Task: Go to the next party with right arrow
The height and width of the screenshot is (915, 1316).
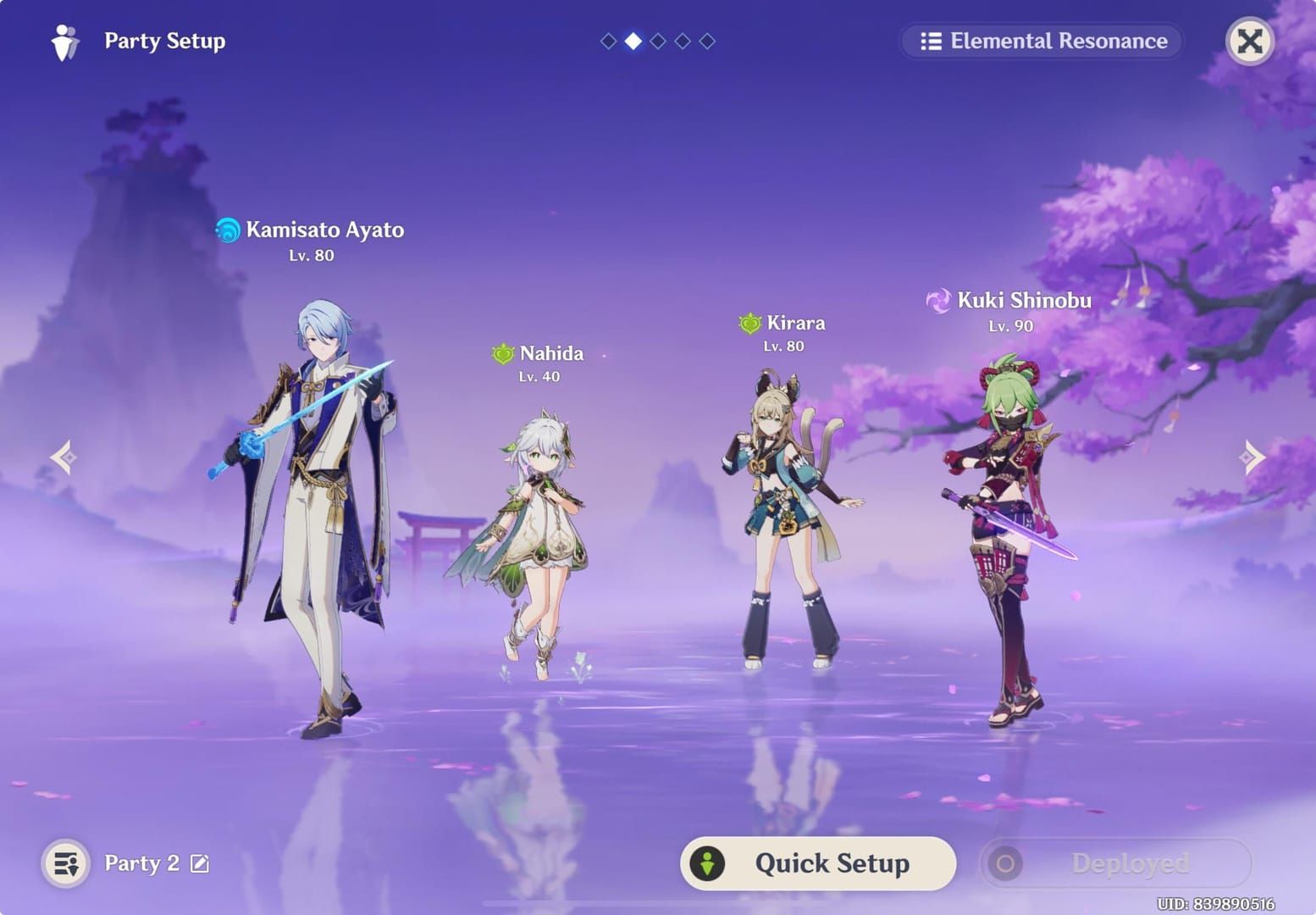Action: (x=1251, y=457)
